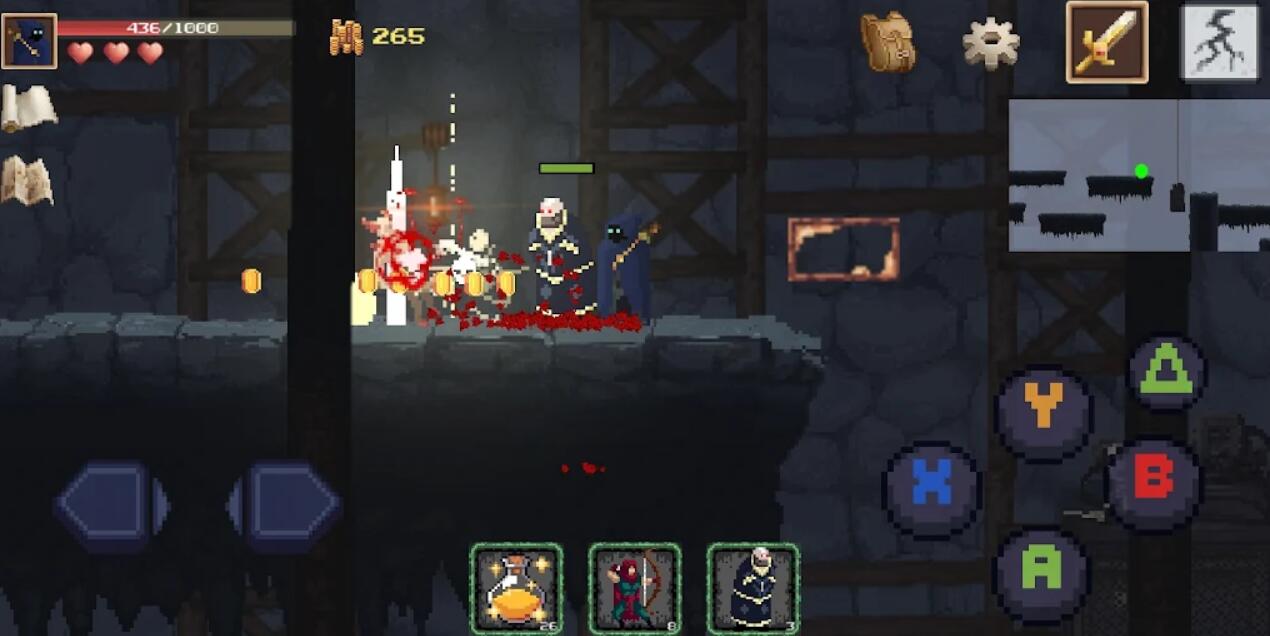Select the golden sword weapon icon
Viewport: 1270px width, 636px height.
[1107, 42]
